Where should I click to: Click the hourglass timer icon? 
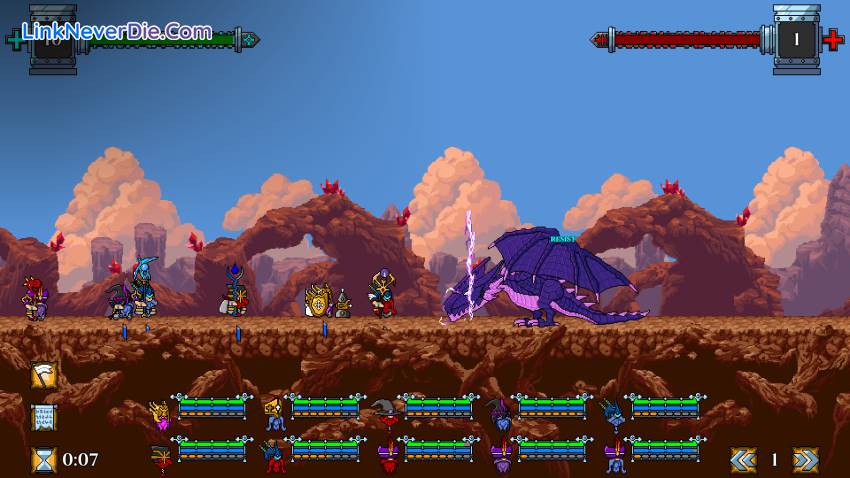pos(44,459)
